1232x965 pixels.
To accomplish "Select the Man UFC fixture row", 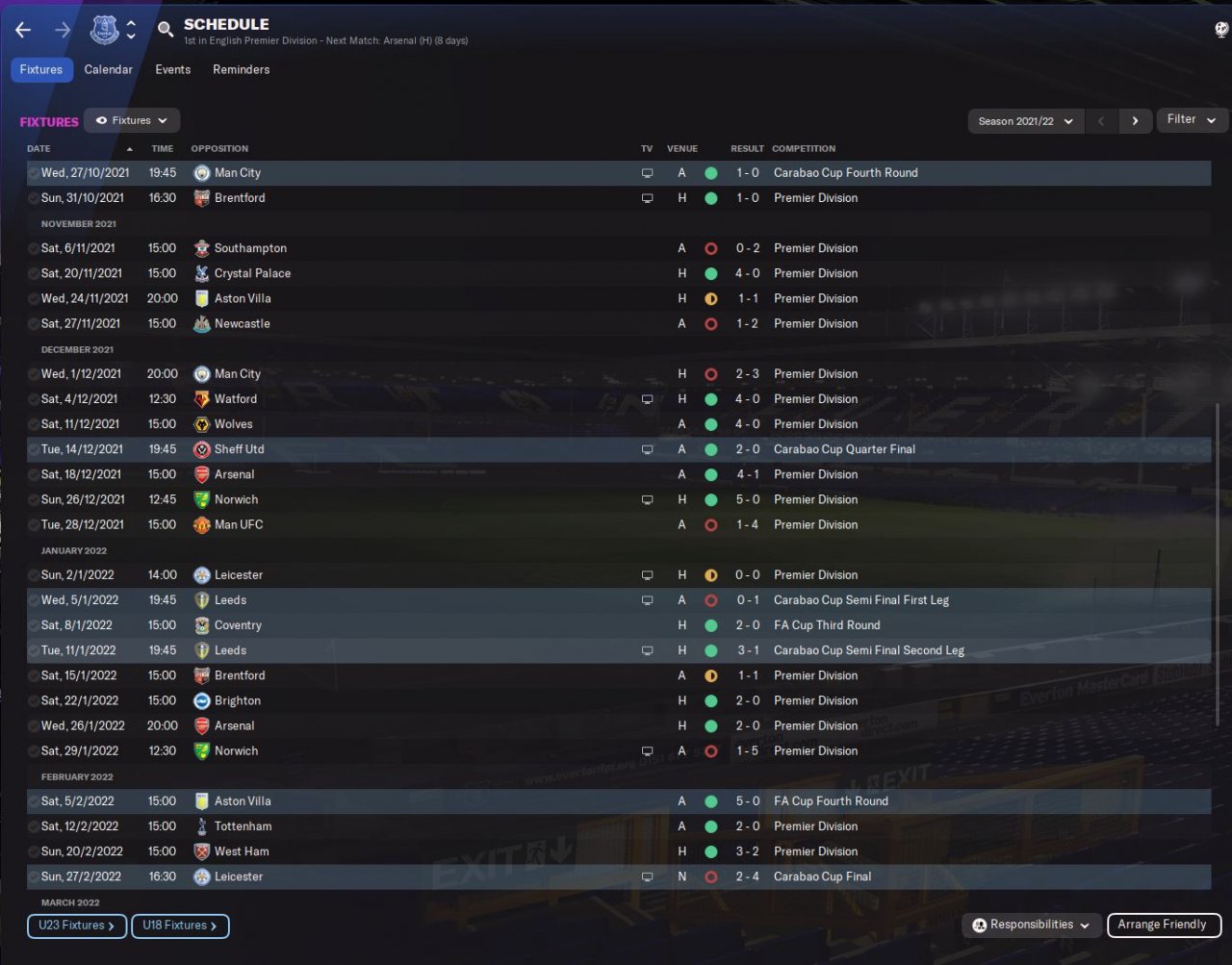I will 616,524.
